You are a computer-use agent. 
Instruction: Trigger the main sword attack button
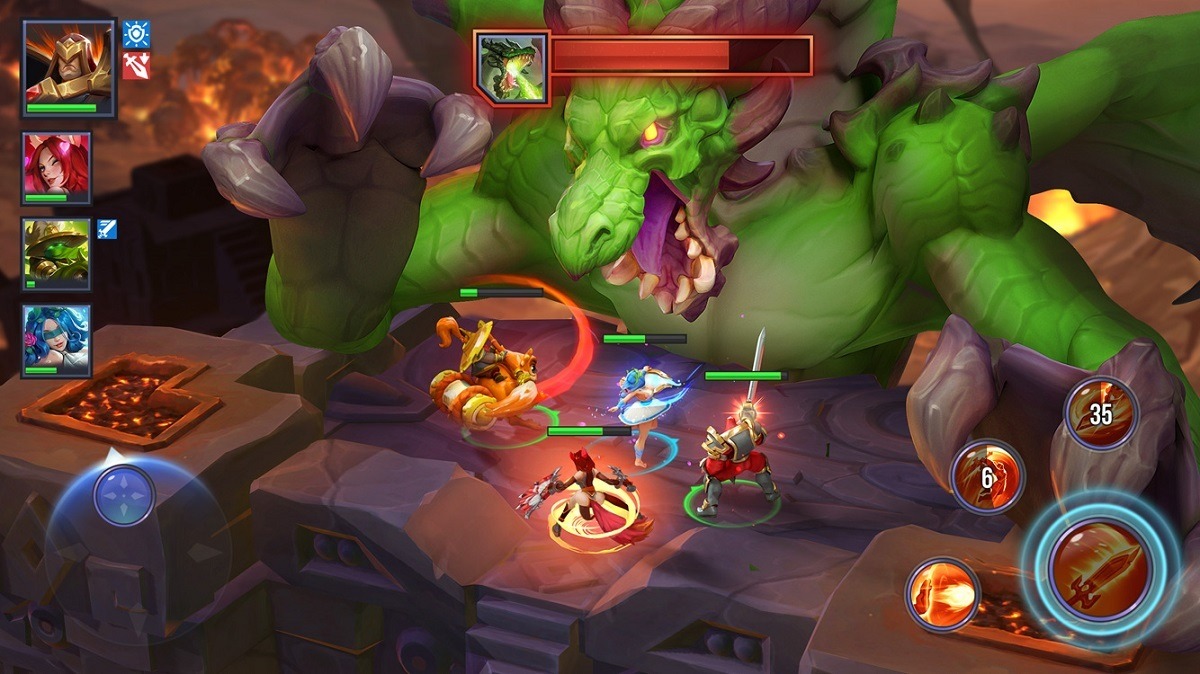1100,568
